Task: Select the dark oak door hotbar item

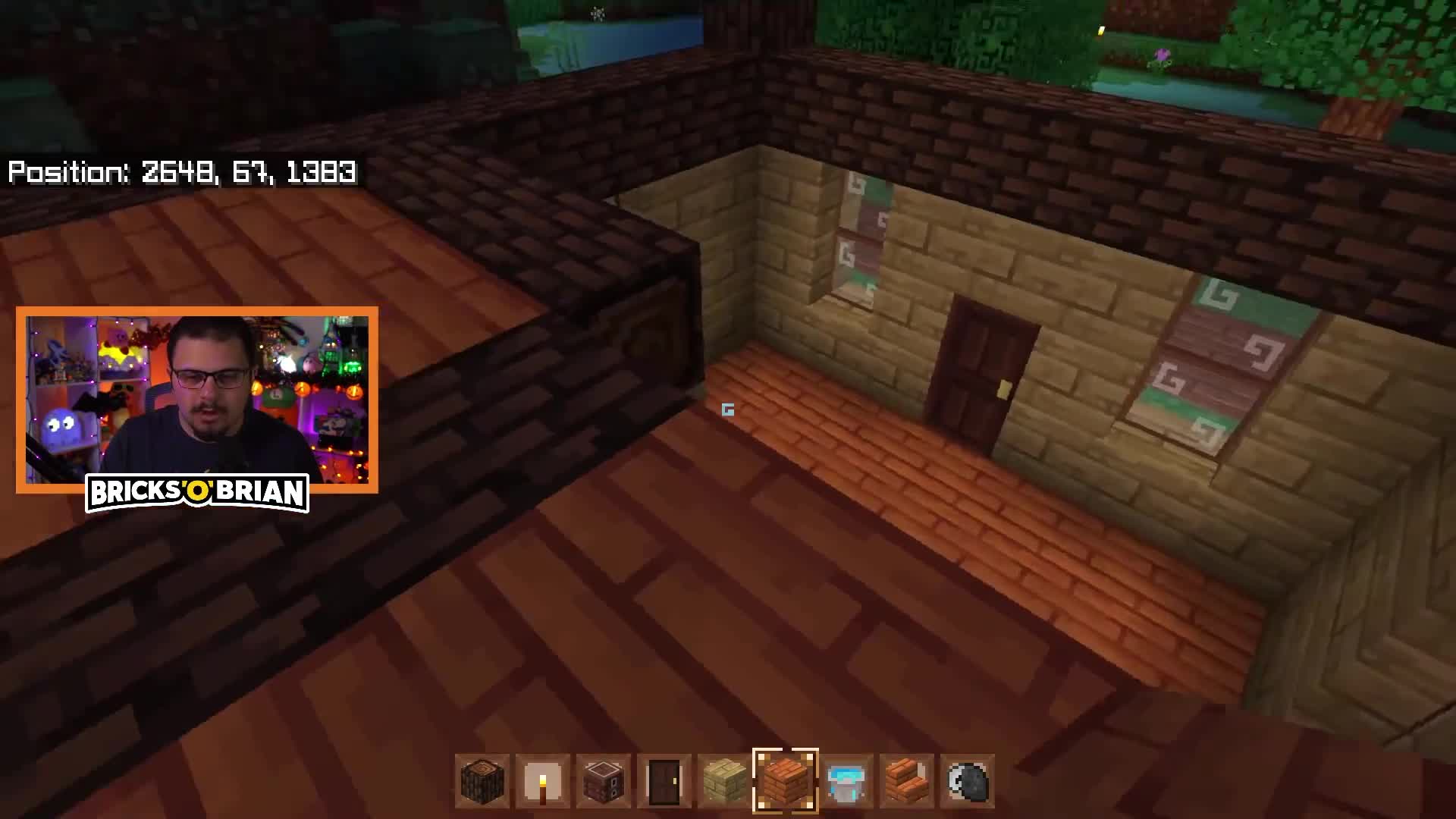Action: pyautogui.click(x=664, y=781)
